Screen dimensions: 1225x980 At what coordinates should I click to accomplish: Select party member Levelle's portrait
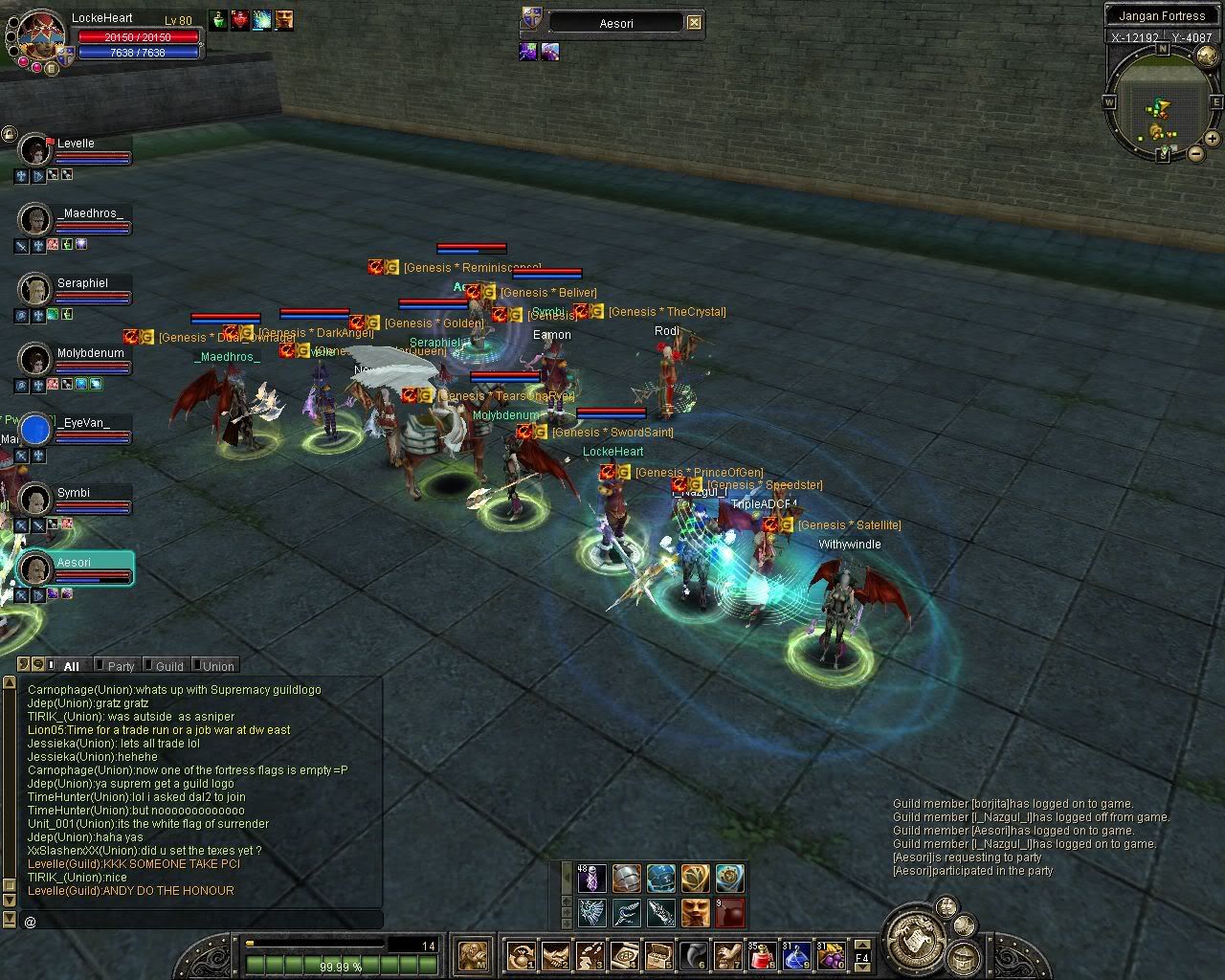[x=35, y=149]
